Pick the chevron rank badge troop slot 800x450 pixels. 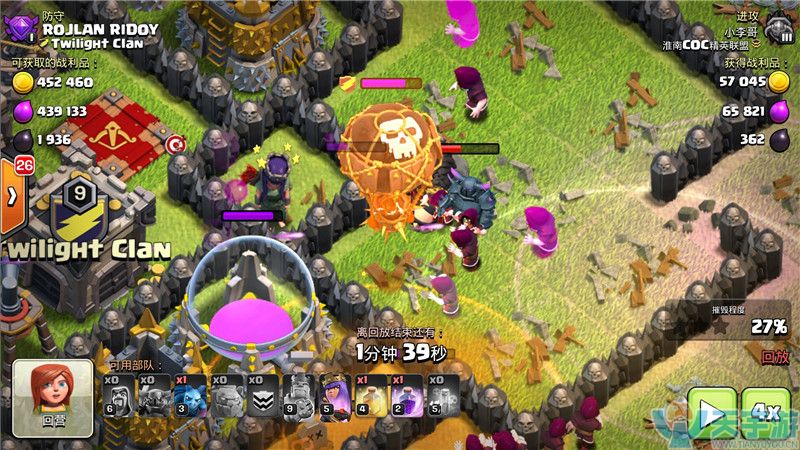[260, 396]
